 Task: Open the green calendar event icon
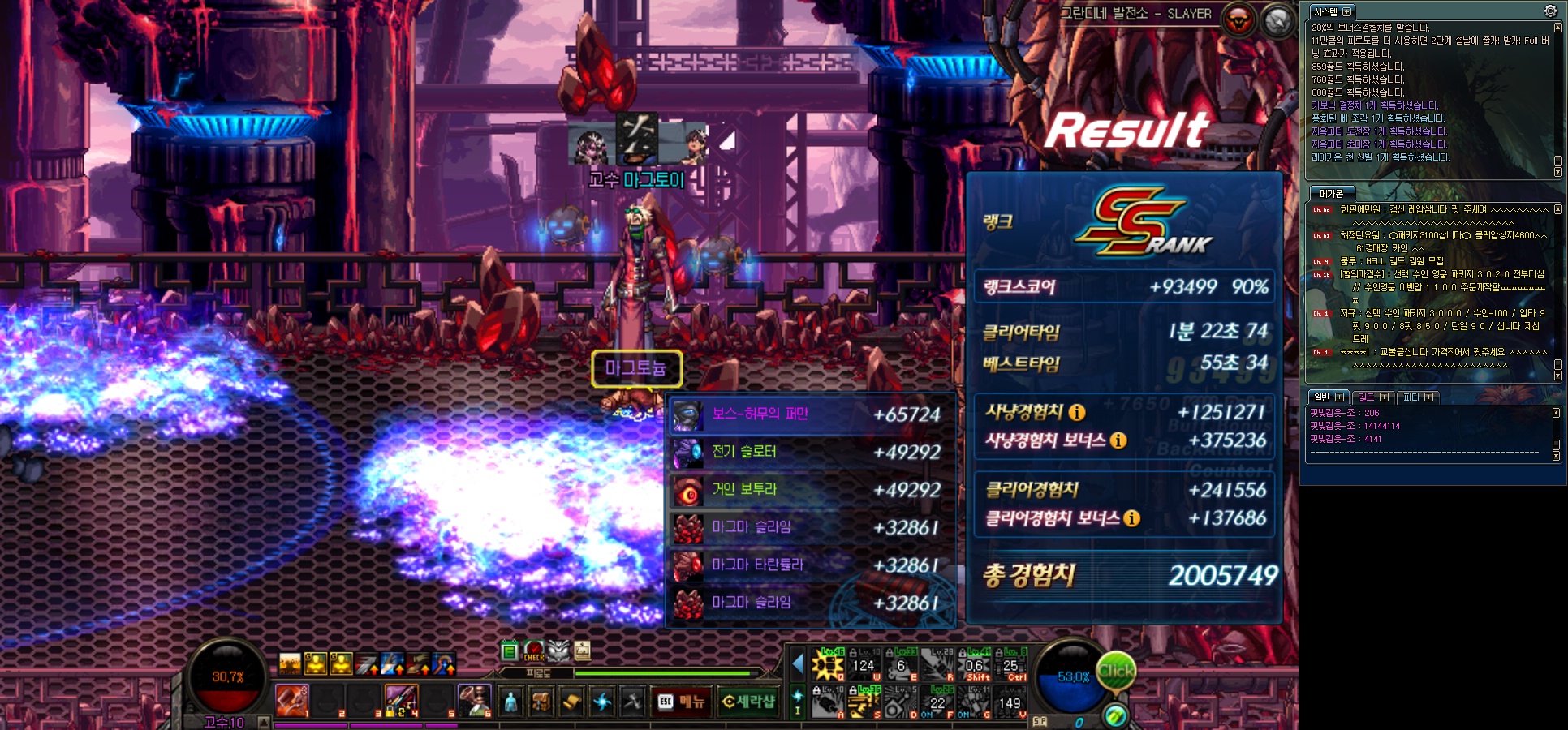pyautogui.click(x=510, y=651)
